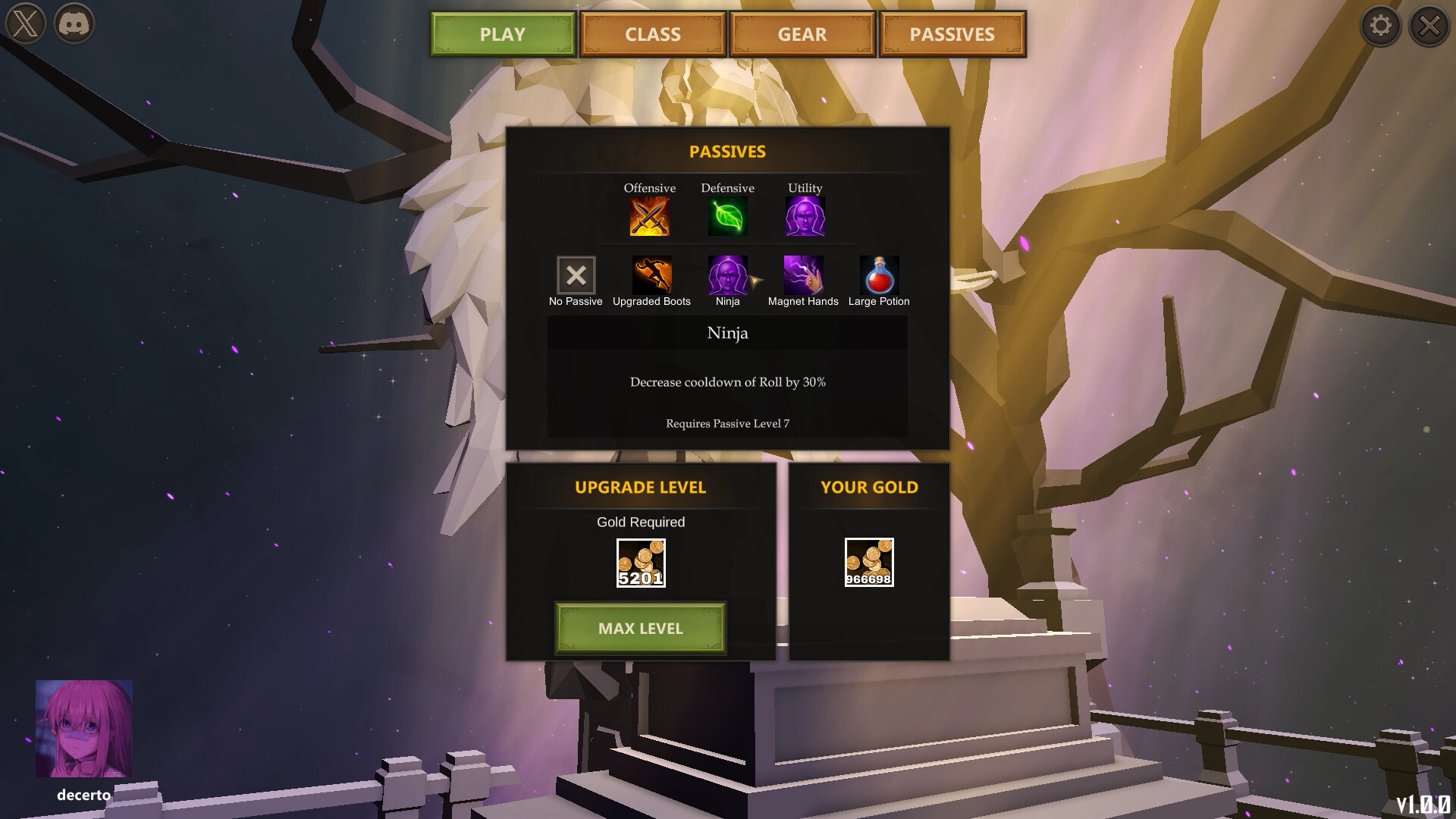Expand the Gold Required coin details
The image size is (1456, 819).
(641, 561)
